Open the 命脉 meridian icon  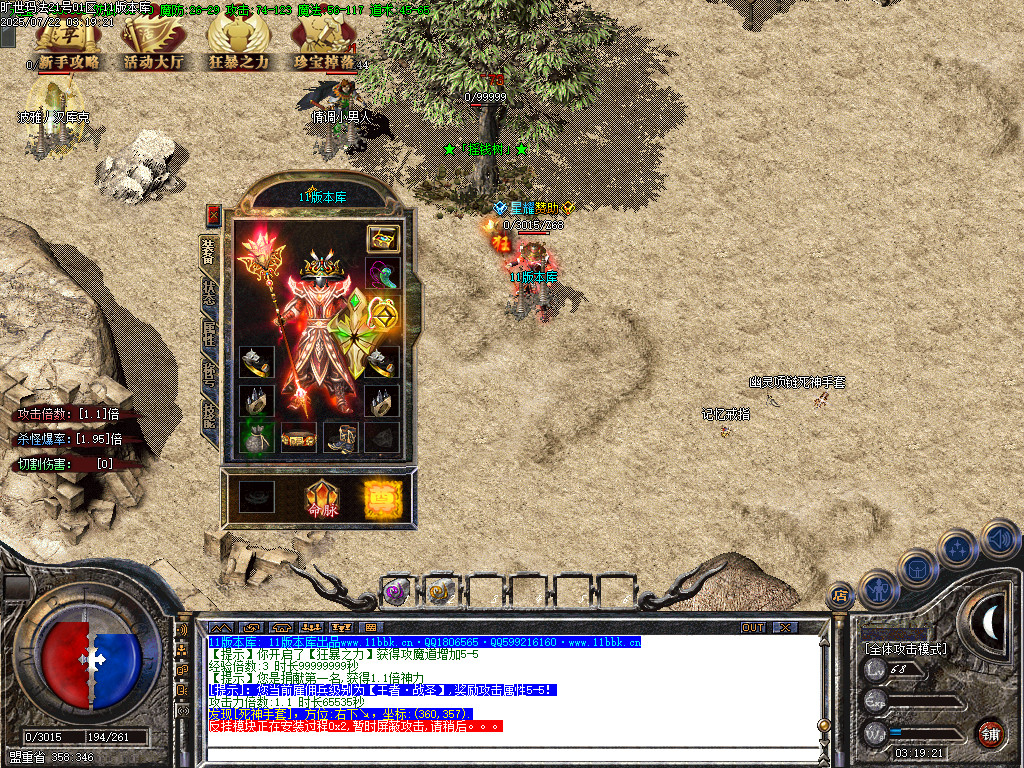point(322,498)
